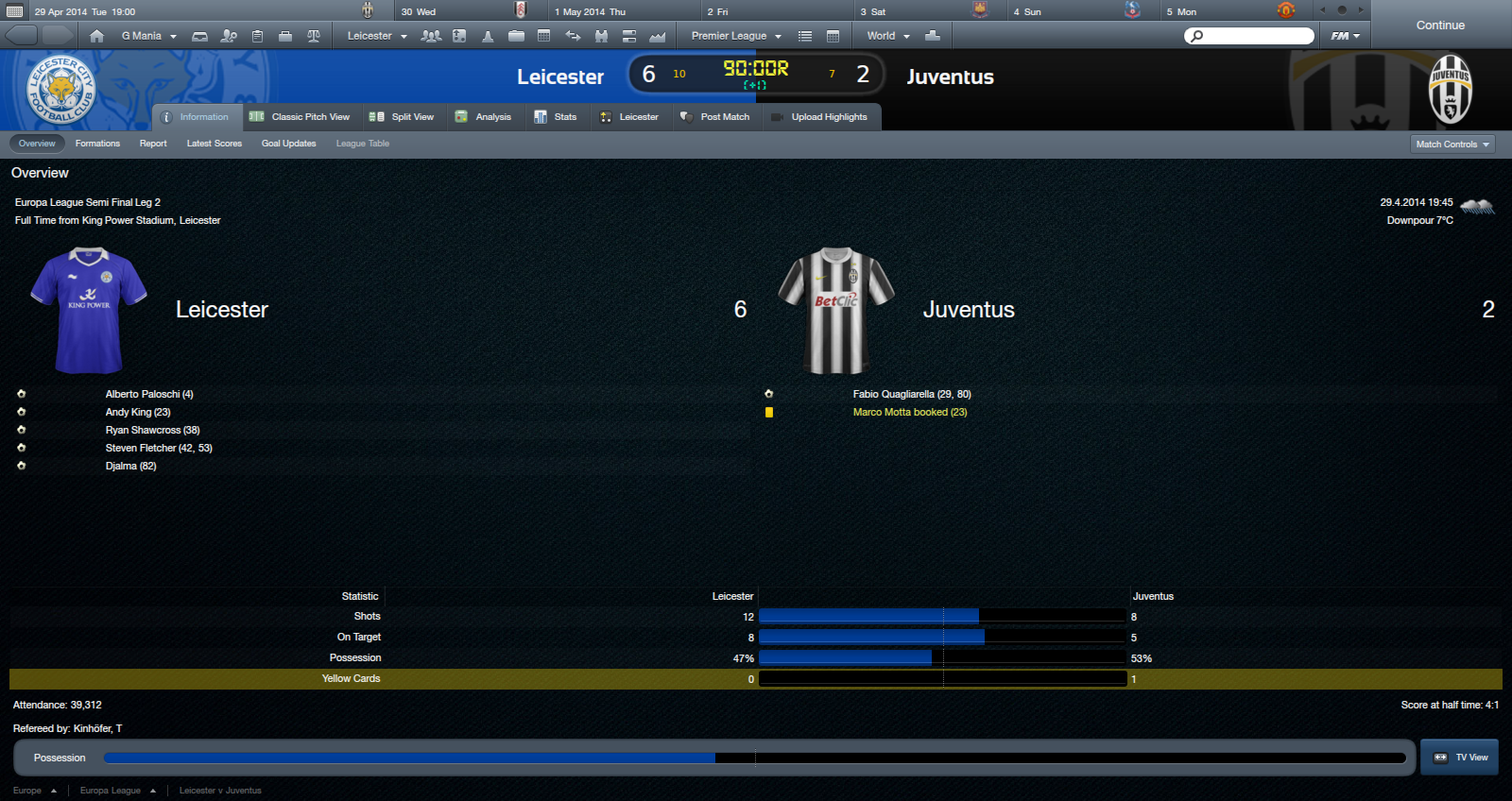Open the match Stats tab
This screenshot has width=1512, height=801.
[556, 117]
